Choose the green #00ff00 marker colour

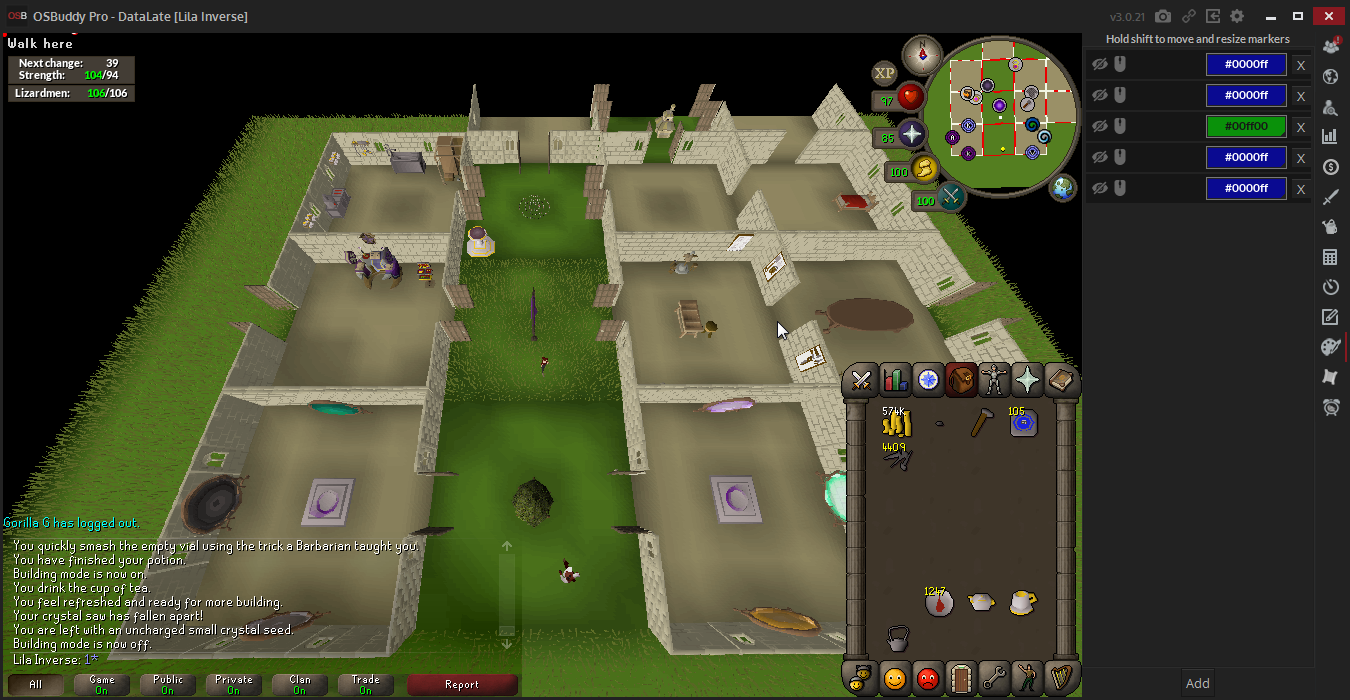1246,127
